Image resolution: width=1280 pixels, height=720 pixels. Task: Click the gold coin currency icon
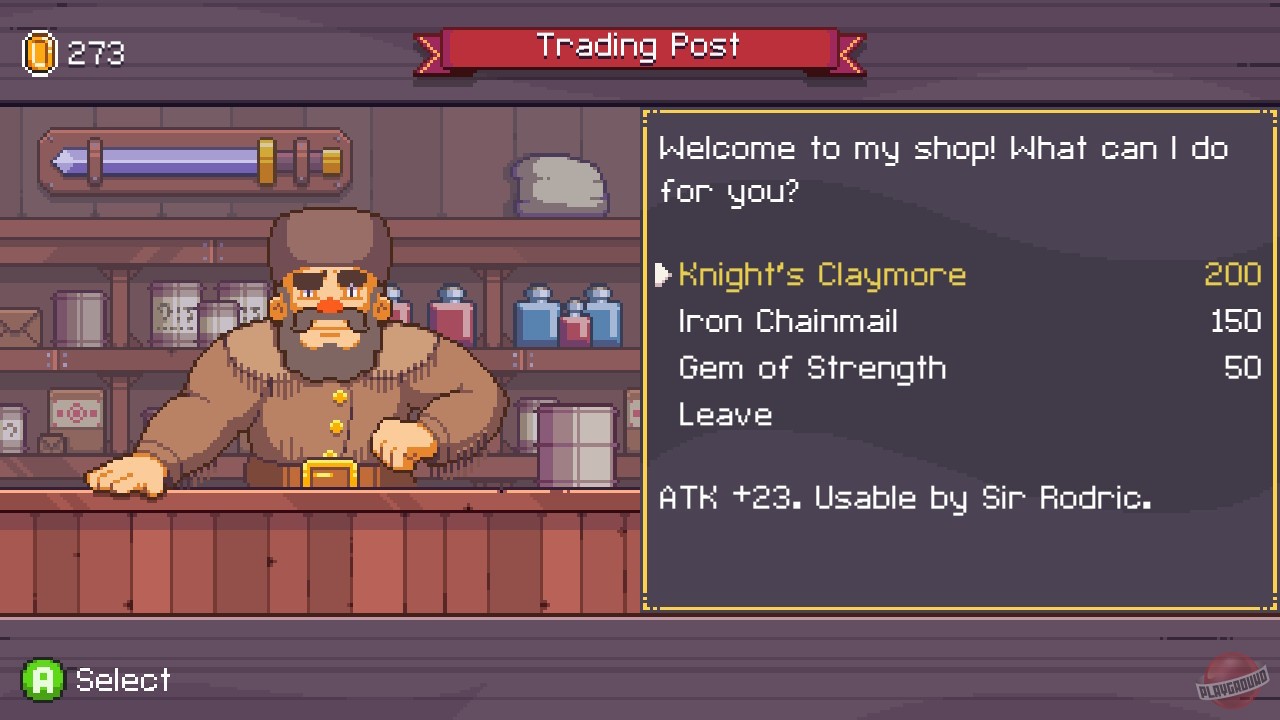point(42,52)
